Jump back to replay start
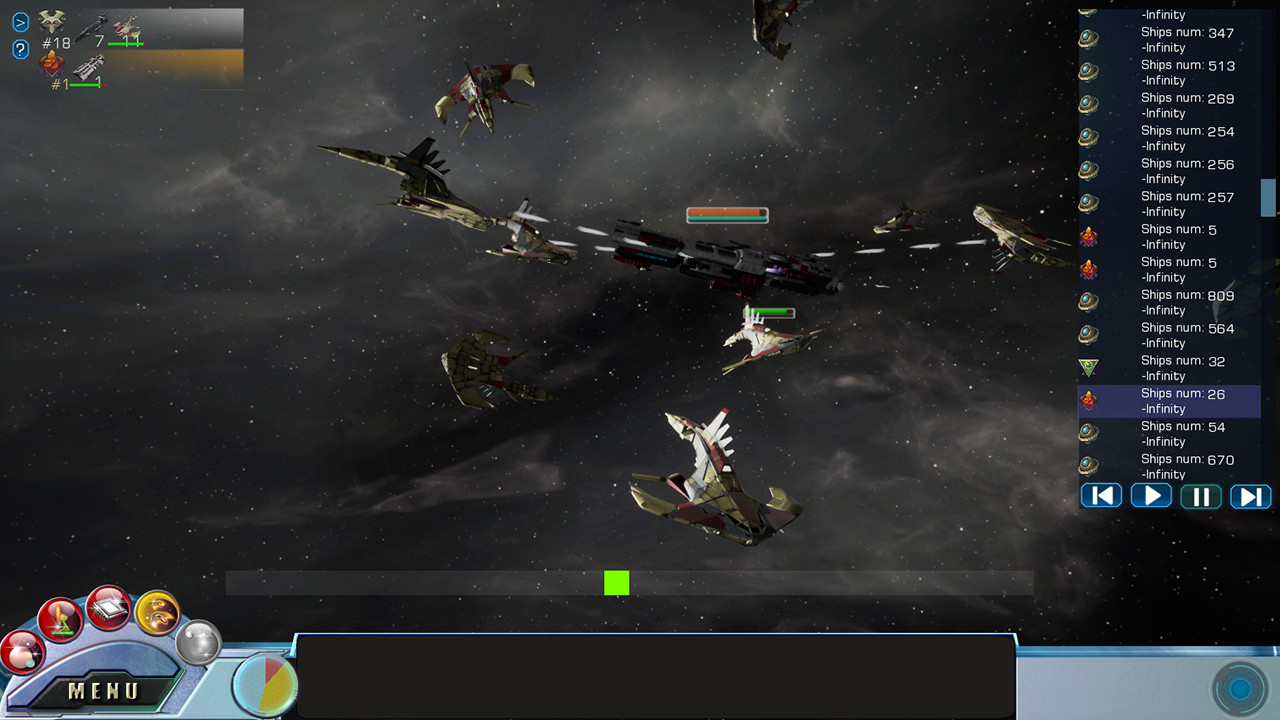1280x720 pixels. coord(1101,496)
